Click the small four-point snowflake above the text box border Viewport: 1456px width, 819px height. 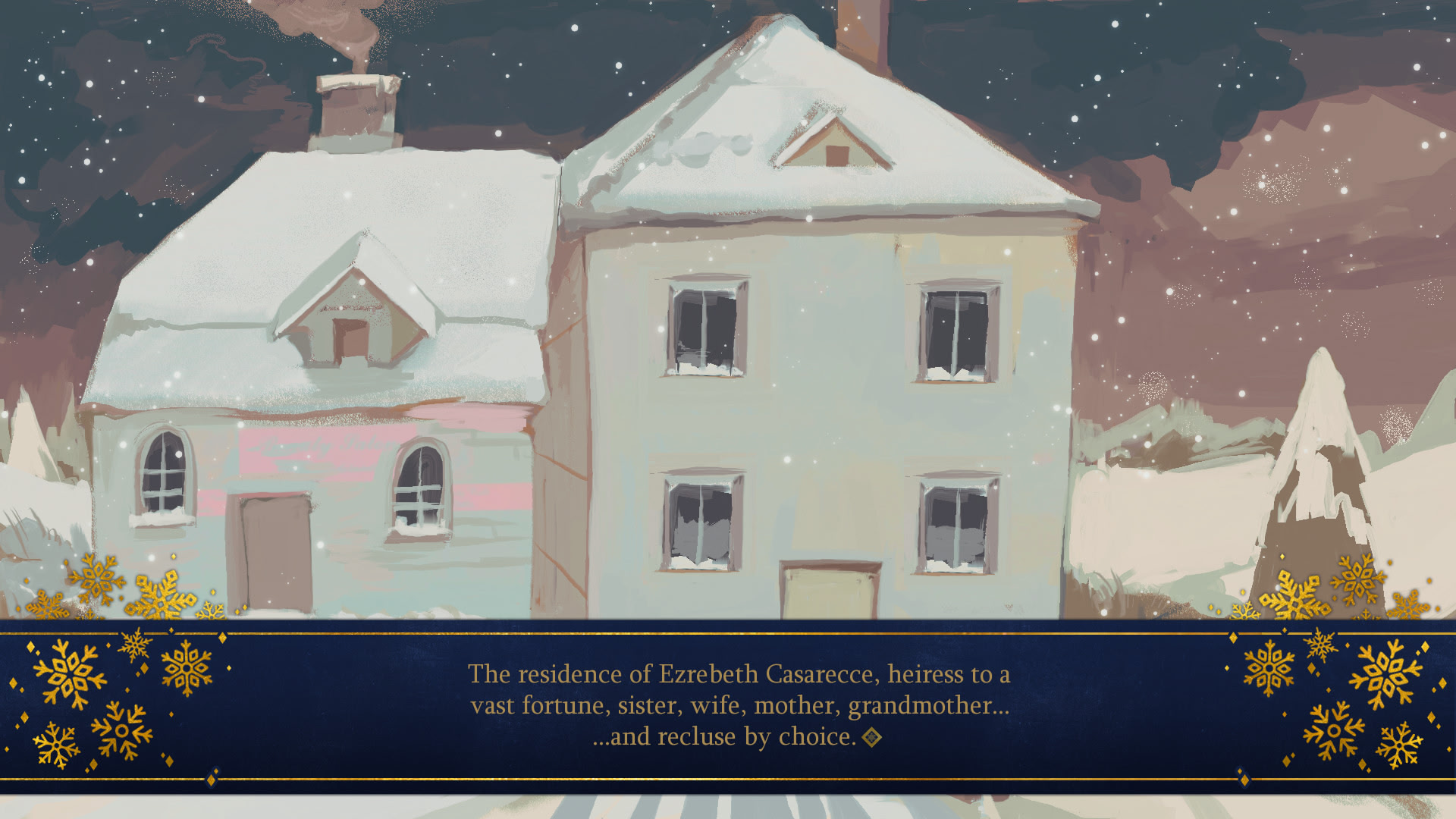click(x=135, y=644)
